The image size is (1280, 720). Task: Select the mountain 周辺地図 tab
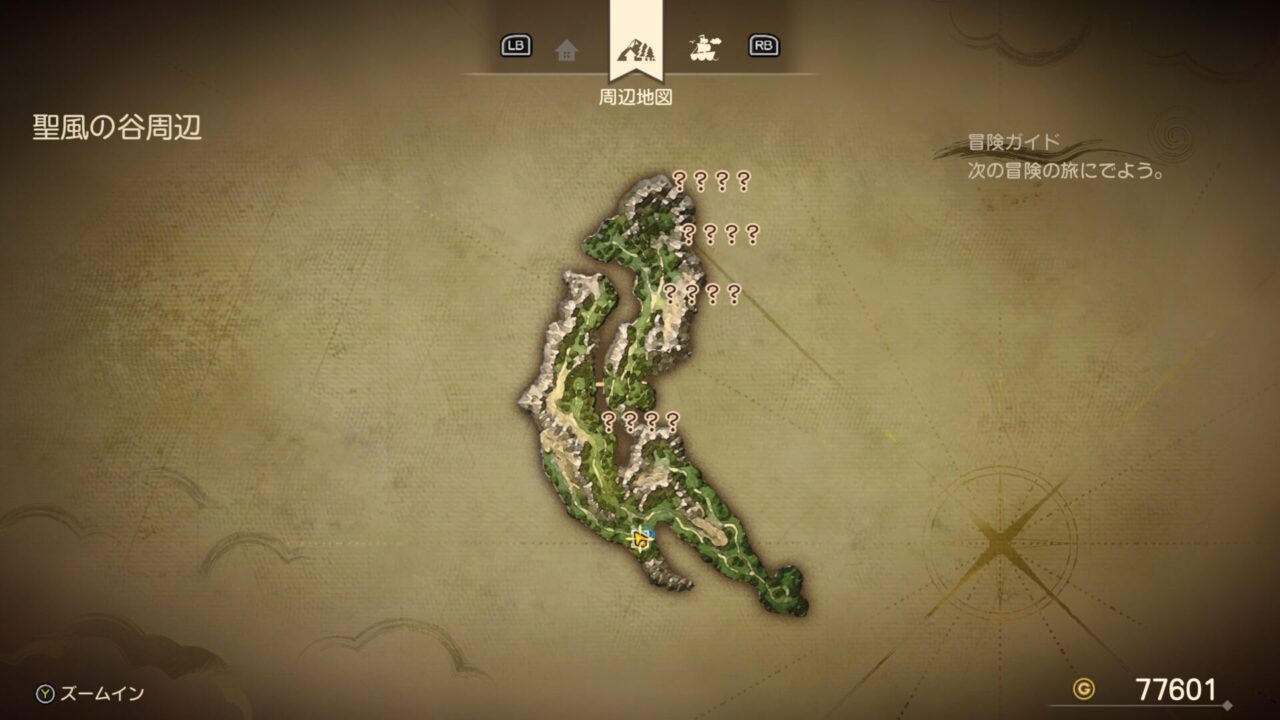coord(634,48)
